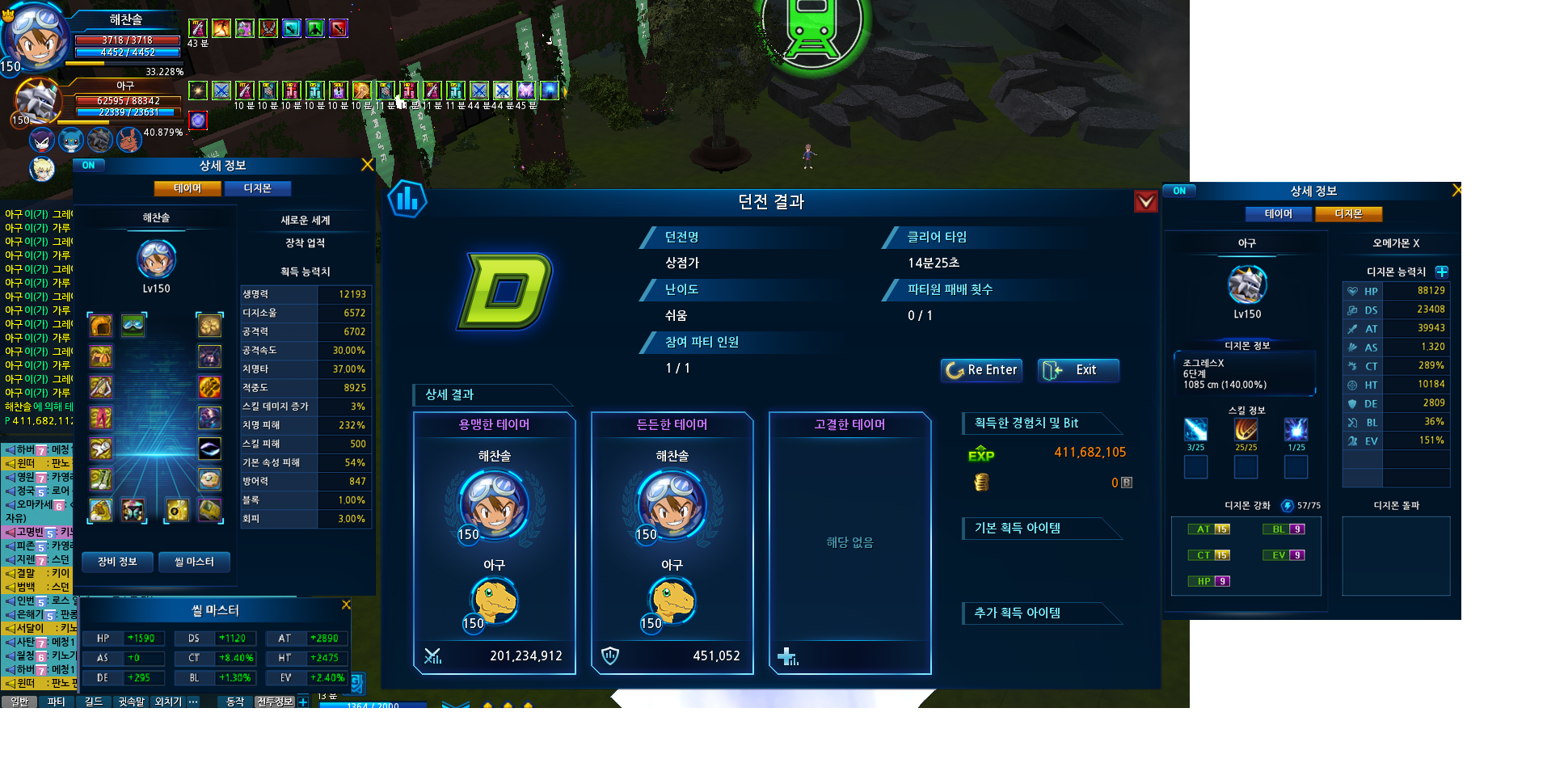Click the Re Enter dungeon button
This screenshot has width=1547, height=784.
click(x=982, y=370)
